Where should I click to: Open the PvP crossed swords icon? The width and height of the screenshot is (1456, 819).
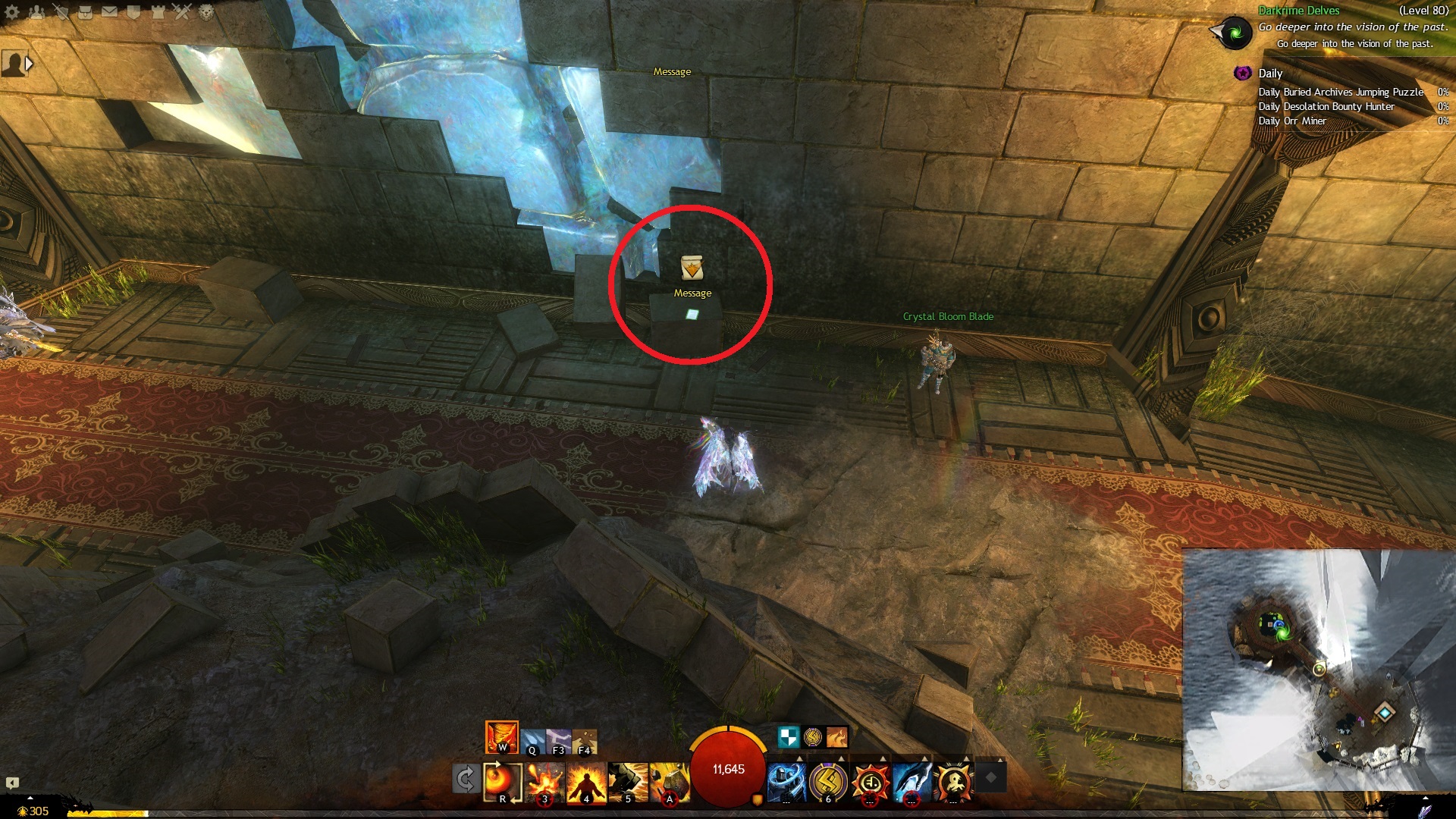[x=182, y=12]
